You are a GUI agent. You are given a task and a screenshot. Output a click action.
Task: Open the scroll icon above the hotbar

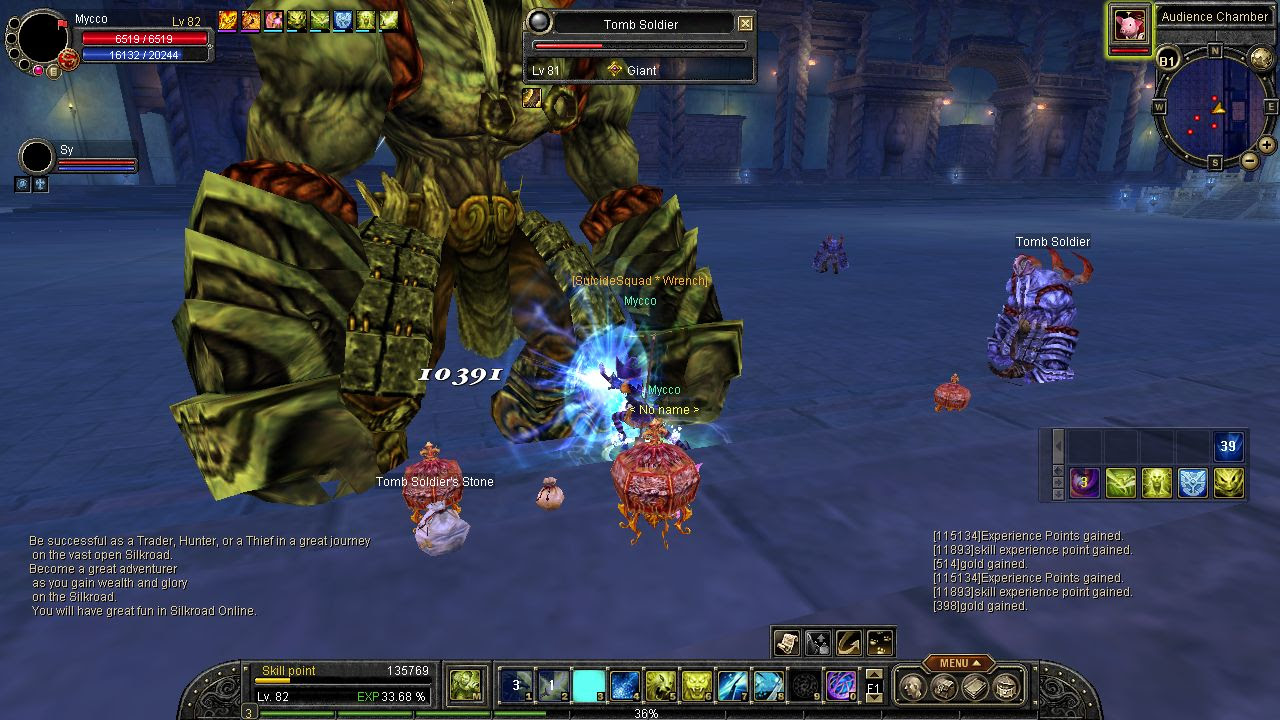787,642
